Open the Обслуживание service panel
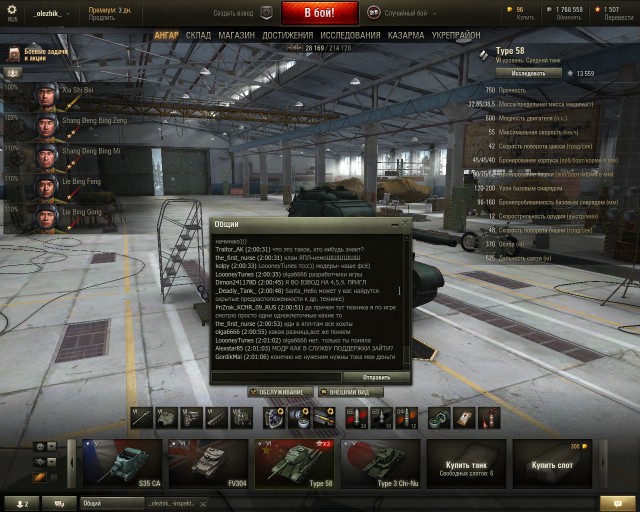Screen dimensions: 640x512 pyautogui.click(x=279, y=392)
